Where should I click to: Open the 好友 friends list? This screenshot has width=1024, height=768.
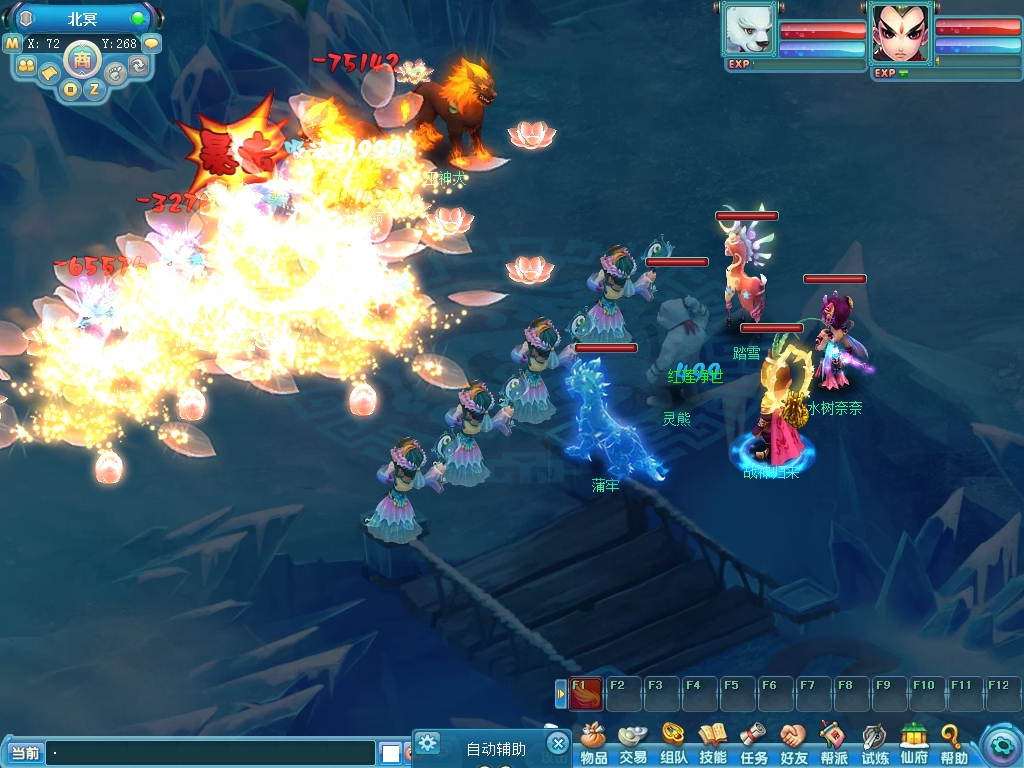793,743
